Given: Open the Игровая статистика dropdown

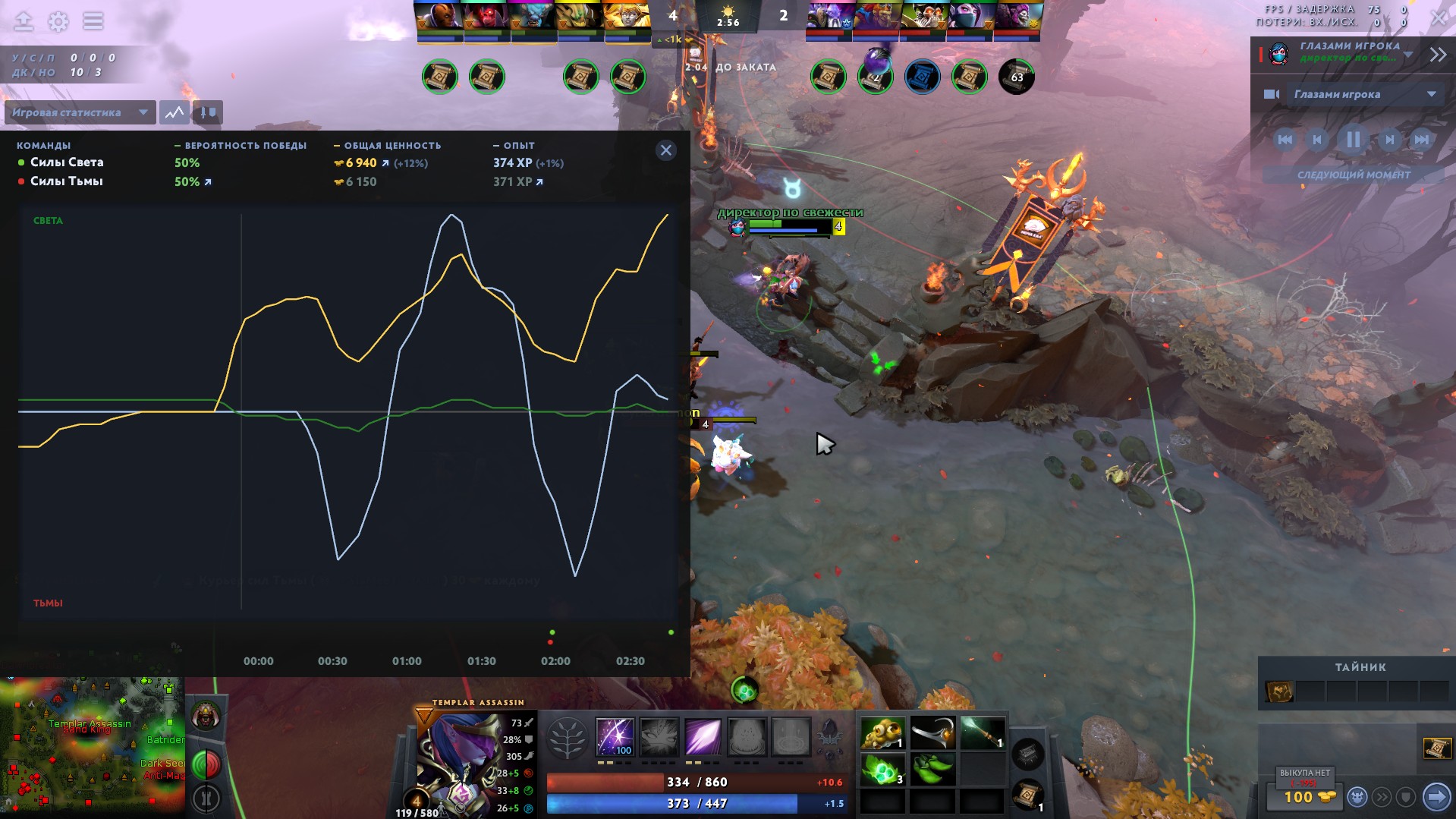Looking at the screenshot, I should (80, 112).
